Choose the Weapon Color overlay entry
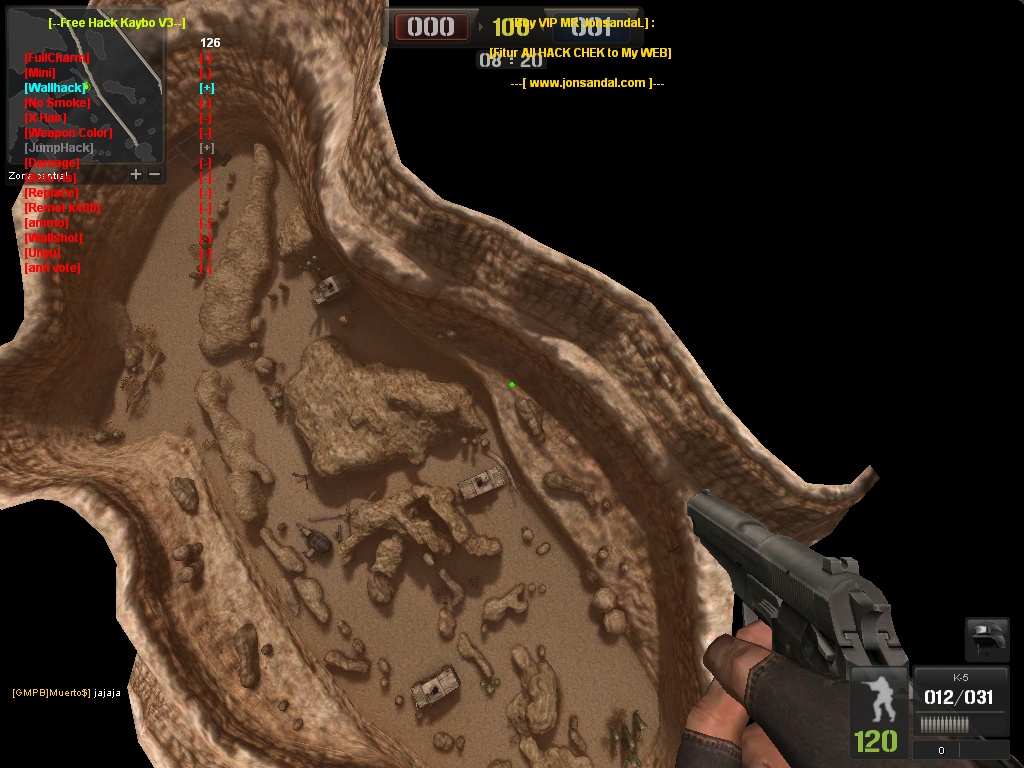This screenshot has height=768, width=1024. click(68, 133)
